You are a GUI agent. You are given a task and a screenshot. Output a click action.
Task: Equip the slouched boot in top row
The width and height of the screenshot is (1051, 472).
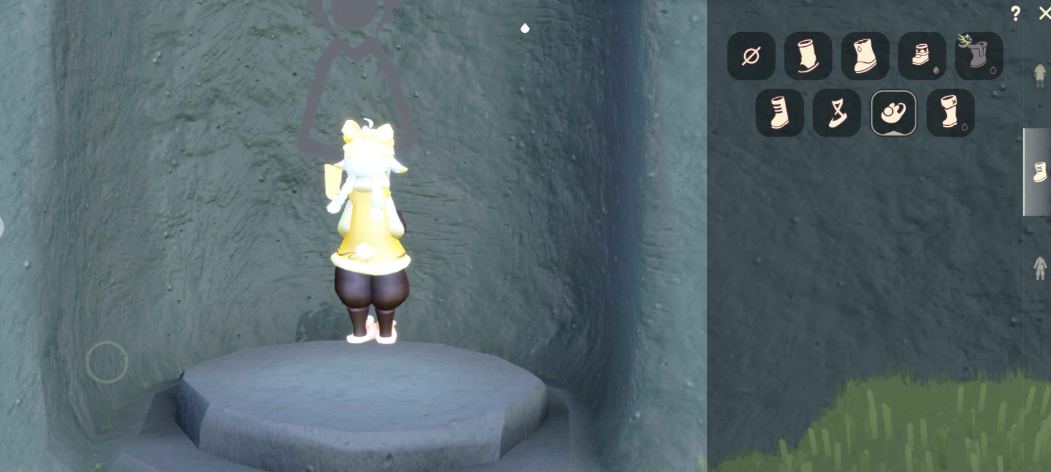pos(808,56)
